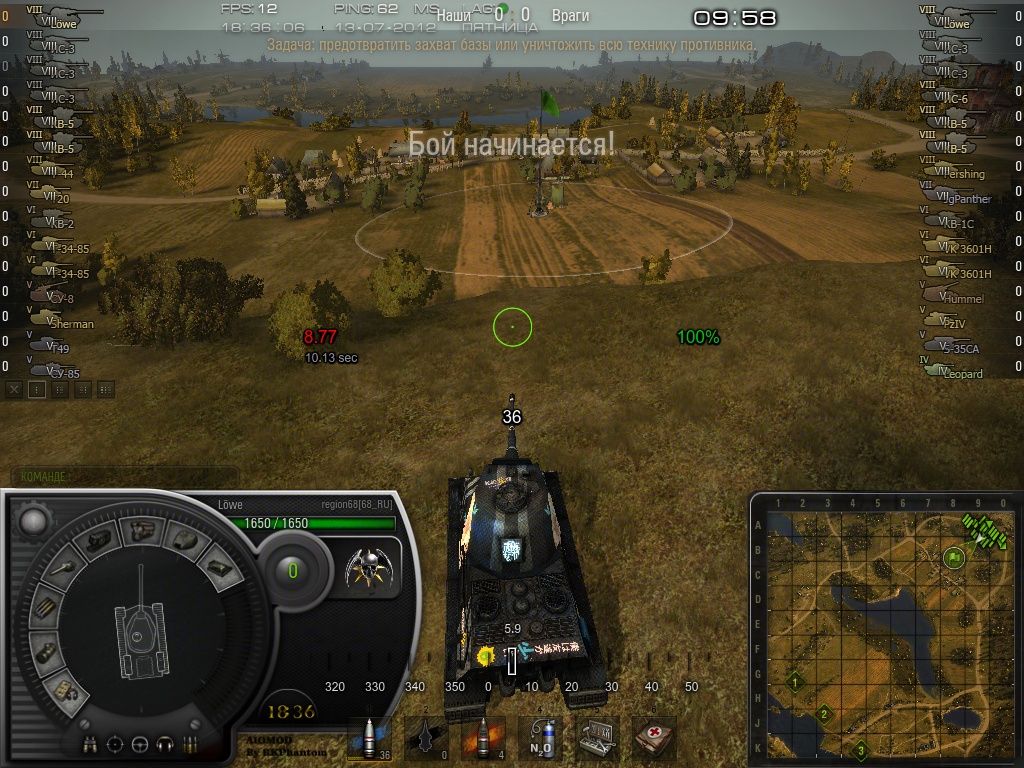Hide the team list with the X button
1024x768 pixels.
14,390
